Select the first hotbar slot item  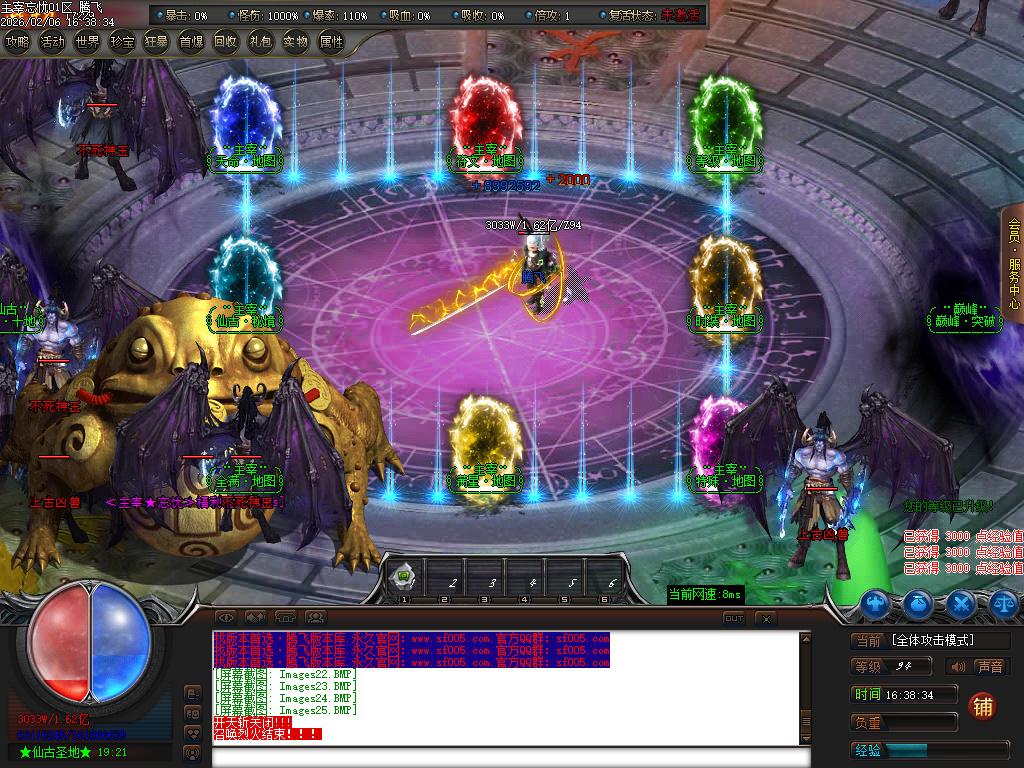click(405, 578)
